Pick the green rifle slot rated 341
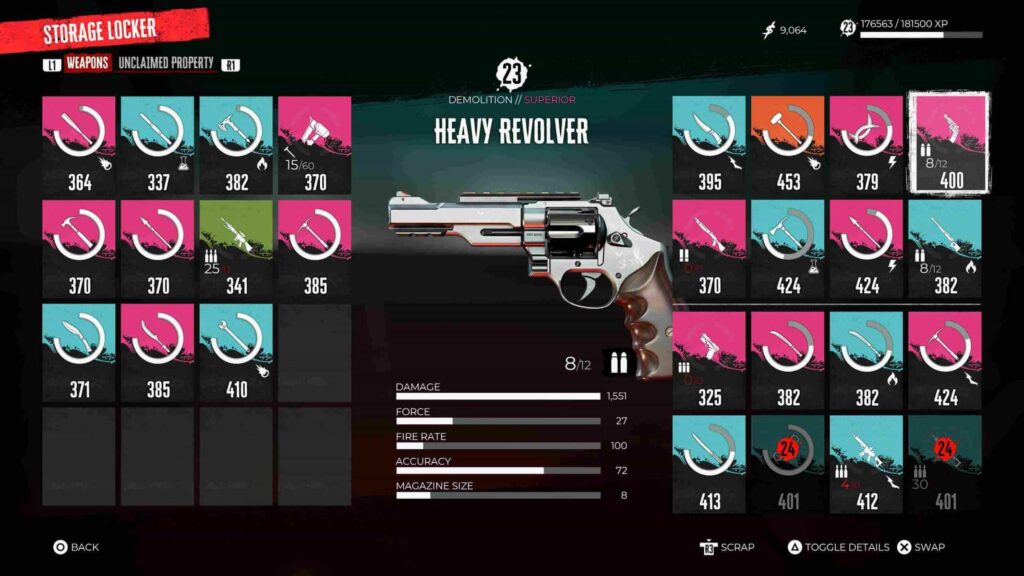The image size is (1024, 576). (236, 249)
